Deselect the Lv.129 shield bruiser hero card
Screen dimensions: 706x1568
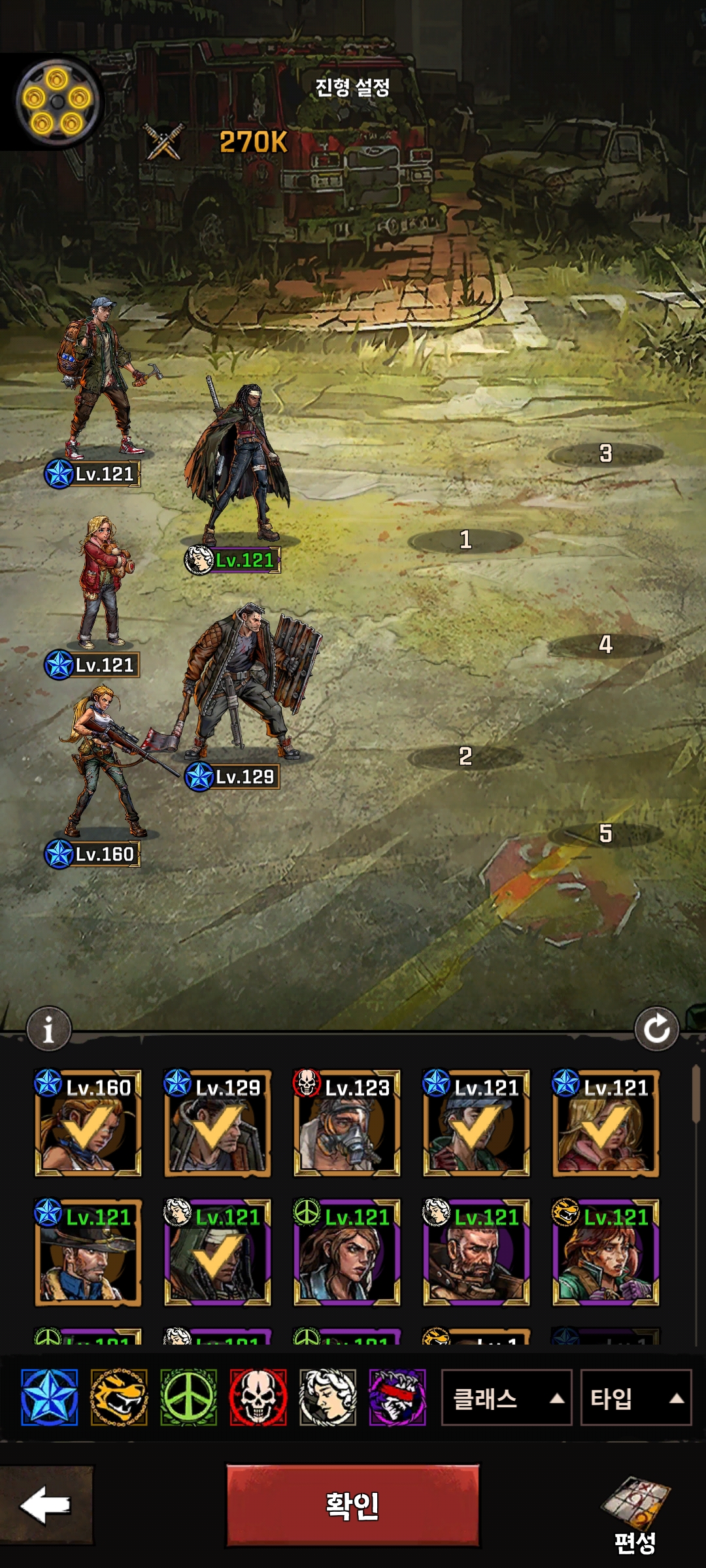click(217, 1124)
